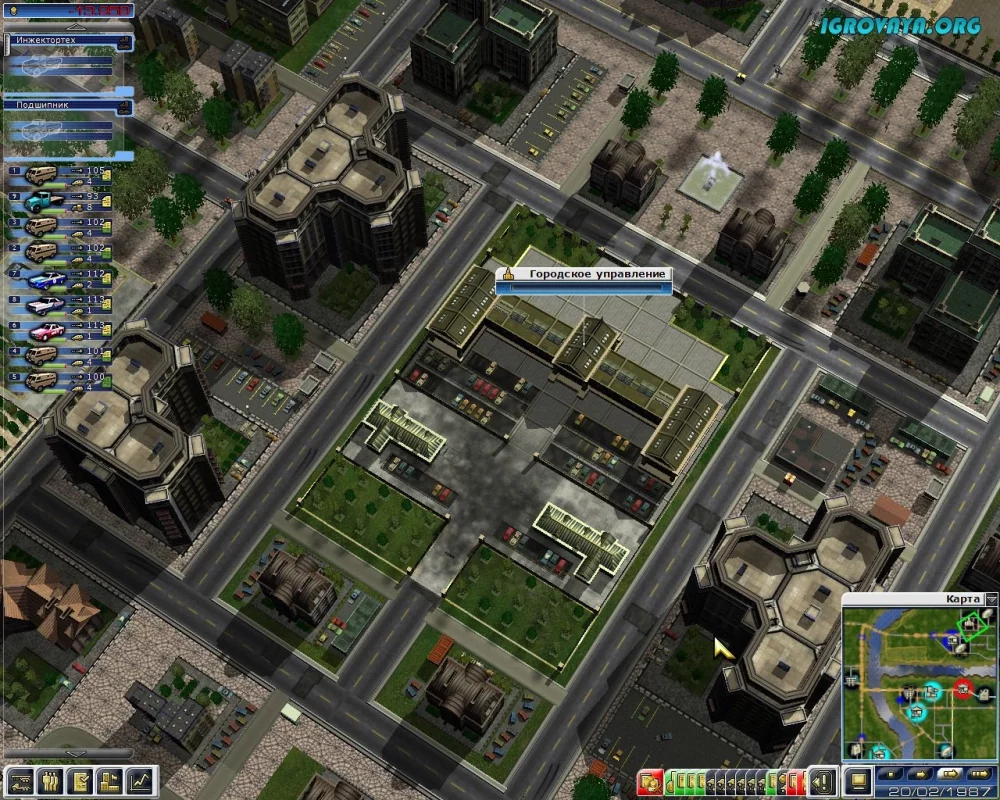Open the red notification icon in the message bar
This screenshot has width=1000, height=800.
click(x=652, y=780)
